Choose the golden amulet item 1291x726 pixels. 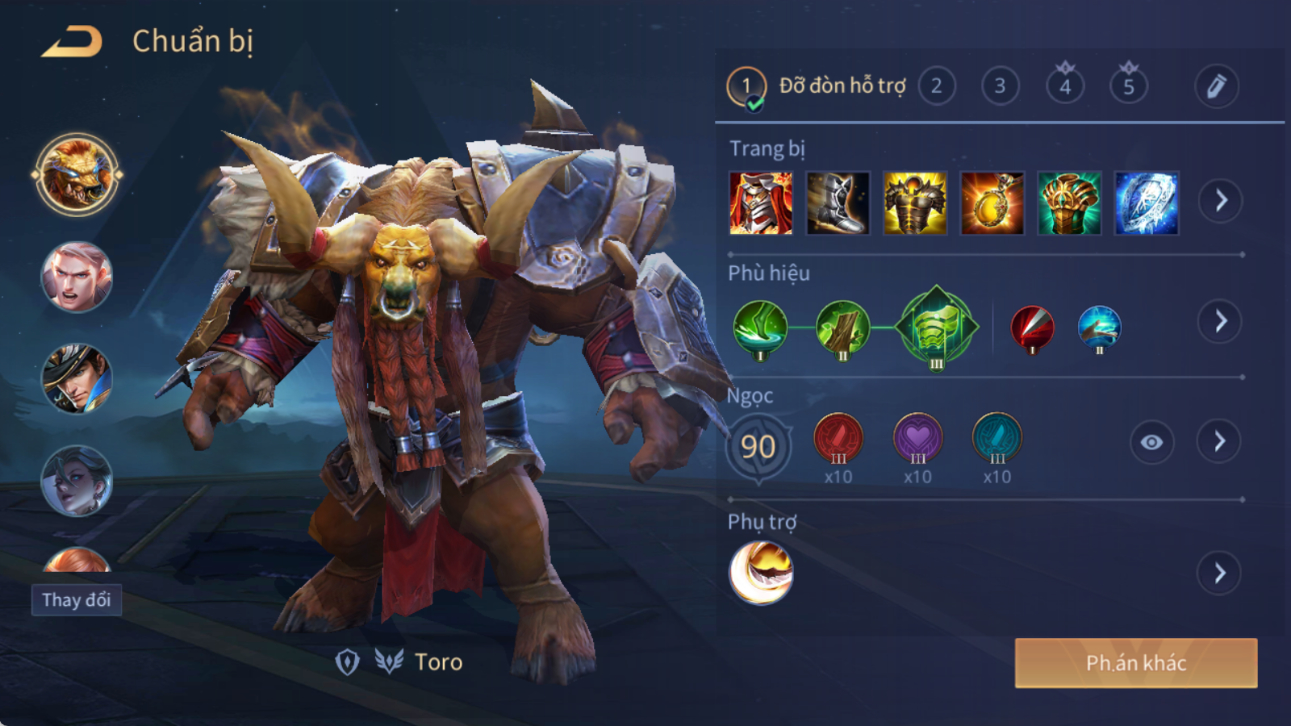click(992, 203)
